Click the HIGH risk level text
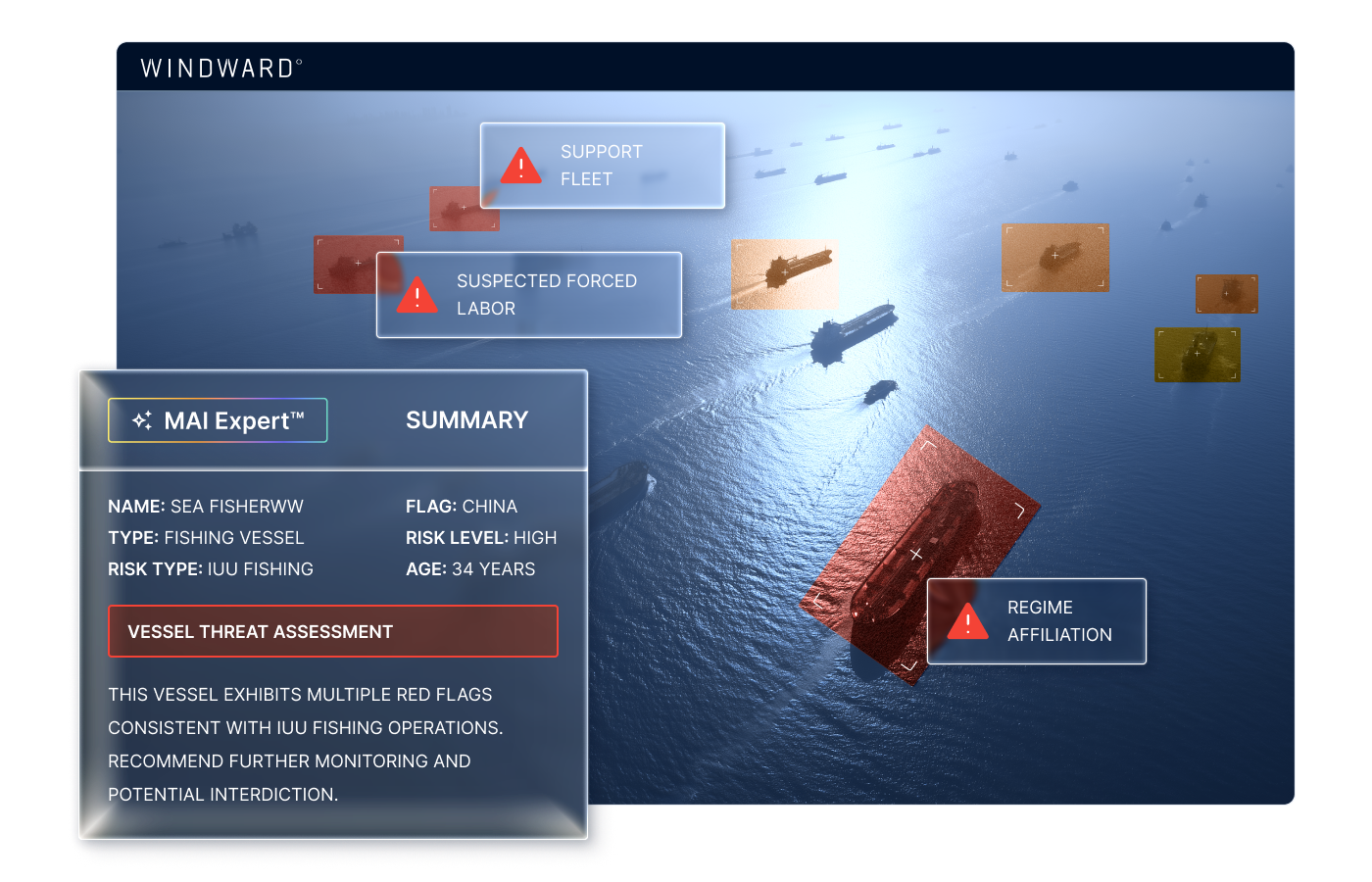 535,537
